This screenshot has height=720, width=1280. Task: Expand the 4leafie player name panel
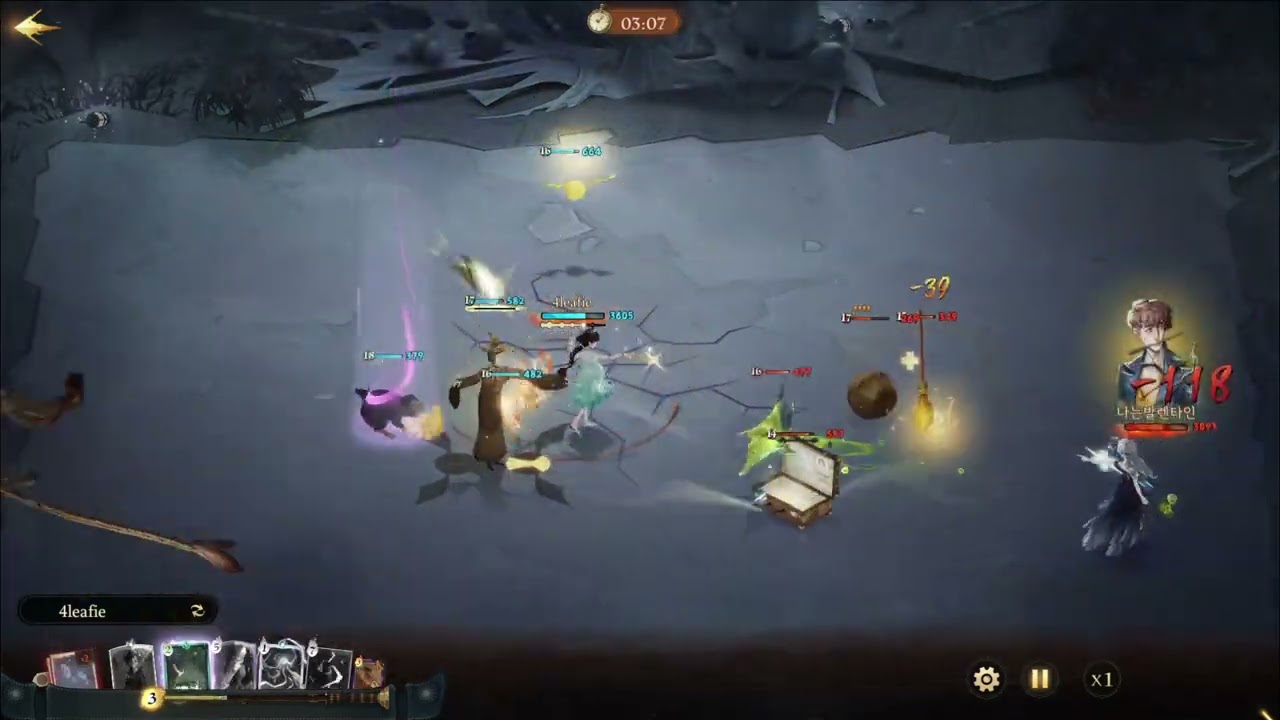click(115, 611)
